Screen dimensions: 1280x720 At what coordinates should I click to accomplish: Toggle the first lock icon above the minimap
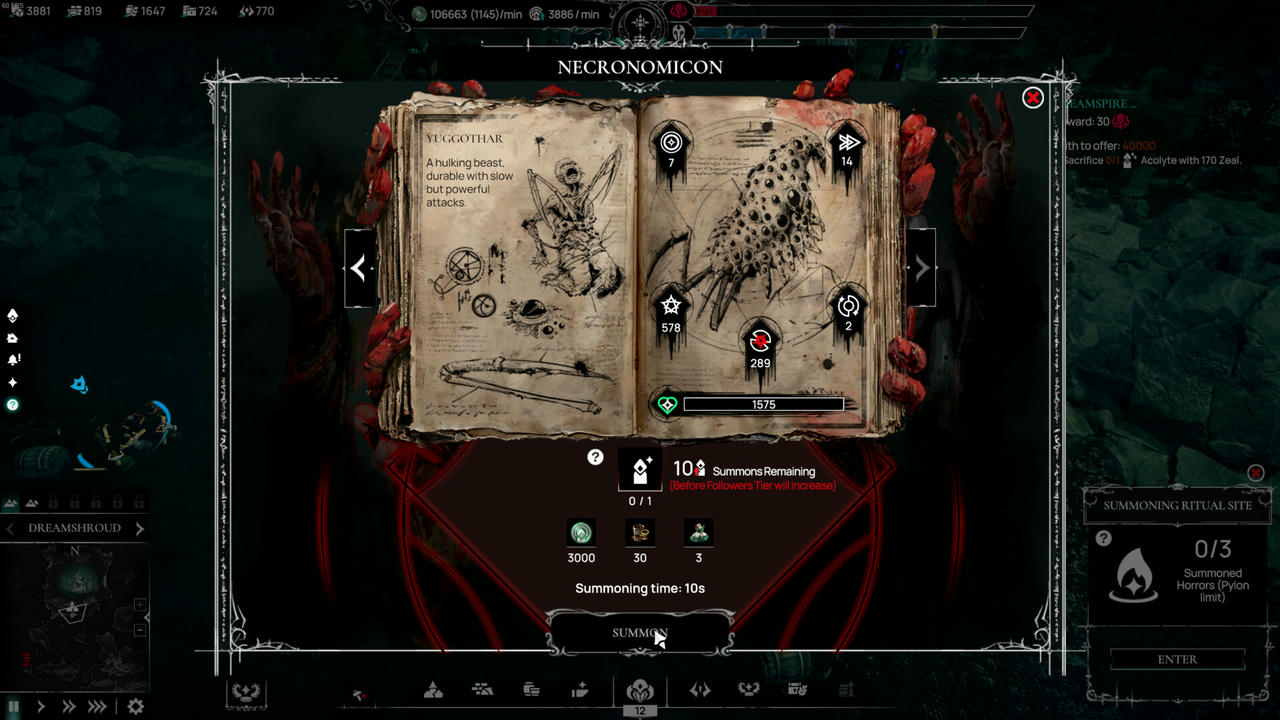tap(53, 501)
